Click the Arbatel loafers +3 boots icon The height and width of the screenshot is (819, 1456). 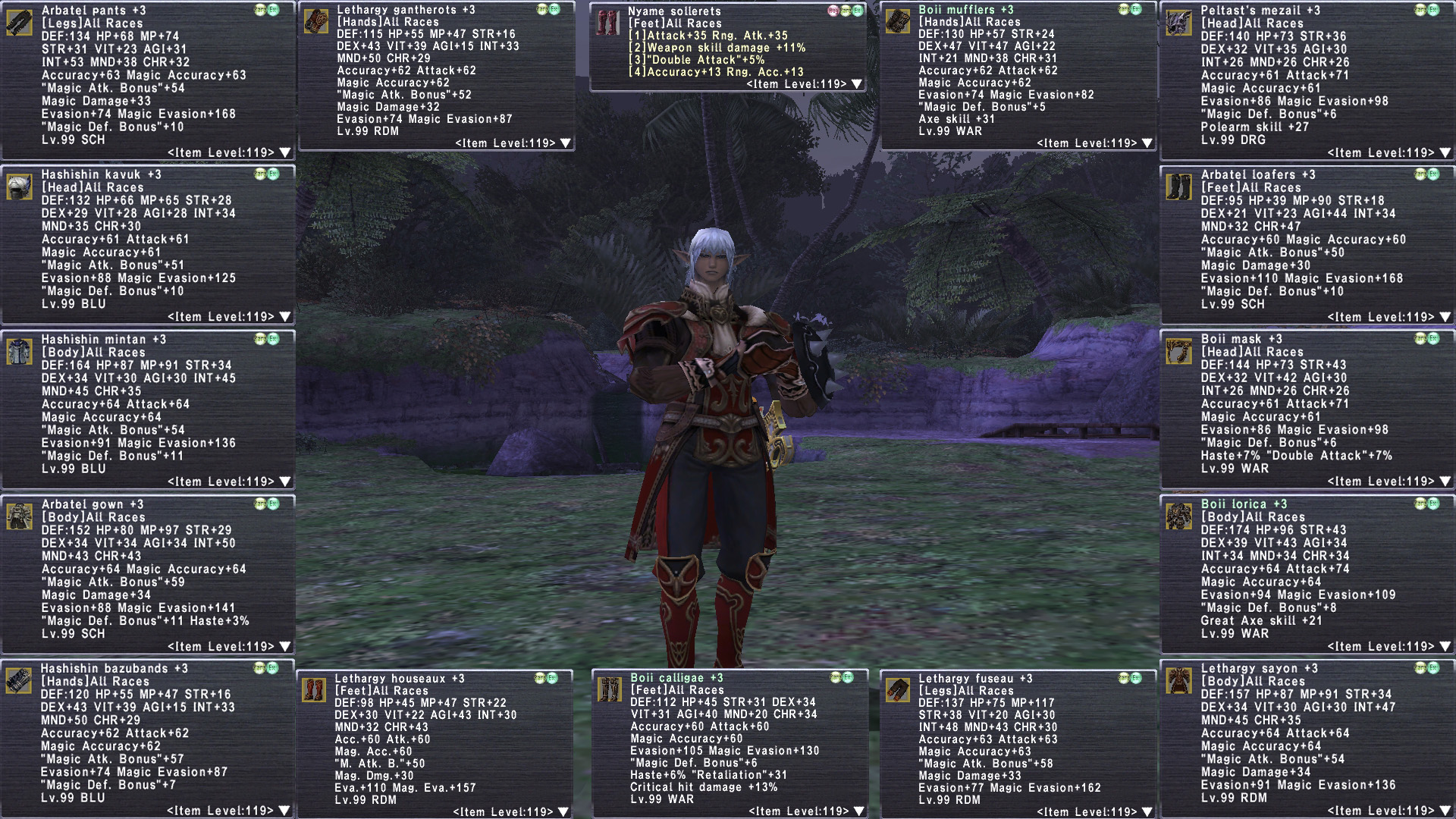(1178, 187)
